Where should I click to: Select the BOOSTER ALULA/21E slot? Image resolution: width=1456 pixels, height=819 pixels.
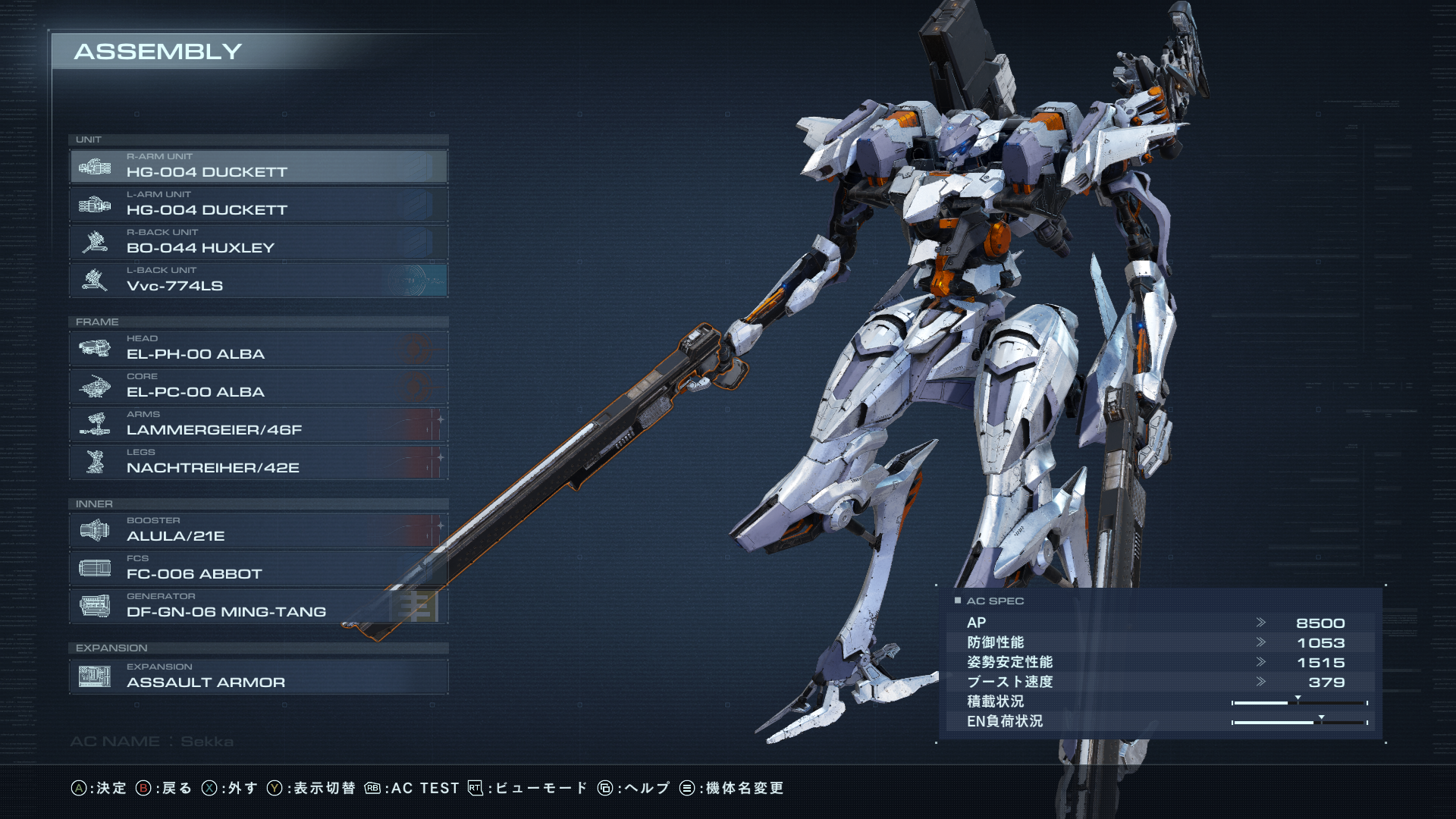click(x=258, y=530)
